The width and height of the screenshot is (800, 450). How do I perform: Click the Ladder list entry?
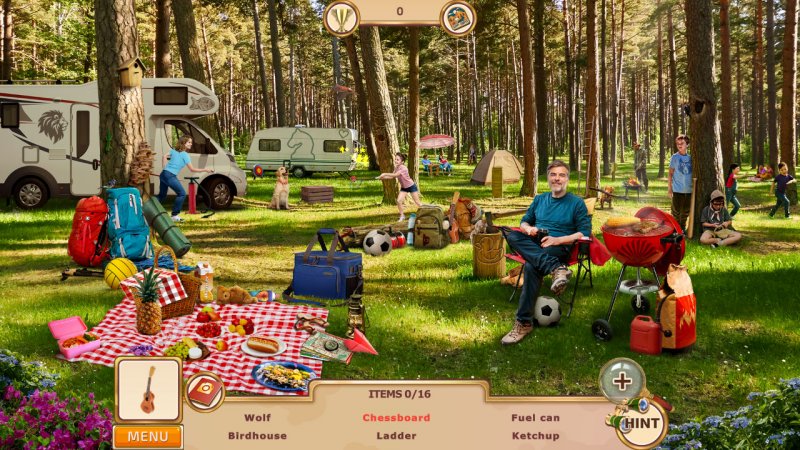point(396,436)
